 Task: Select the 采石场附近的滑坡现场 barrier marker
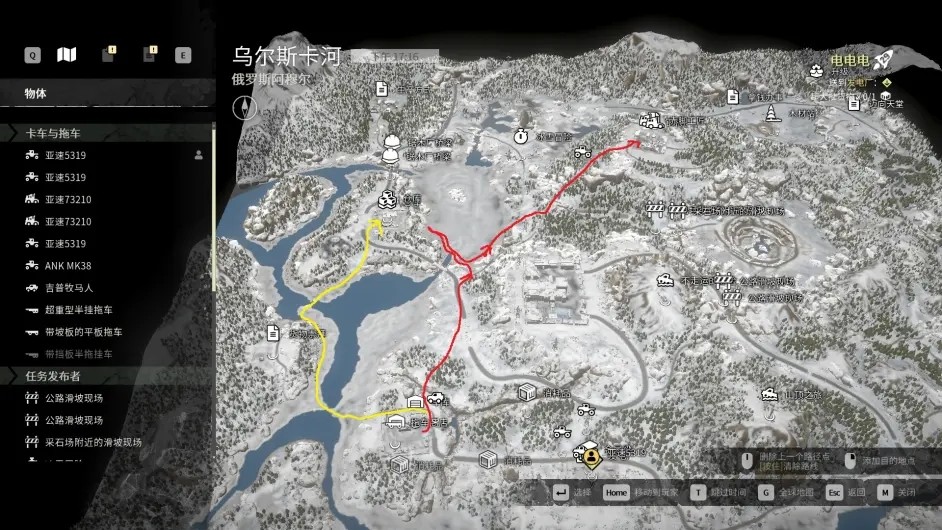(x=655, y=210)
